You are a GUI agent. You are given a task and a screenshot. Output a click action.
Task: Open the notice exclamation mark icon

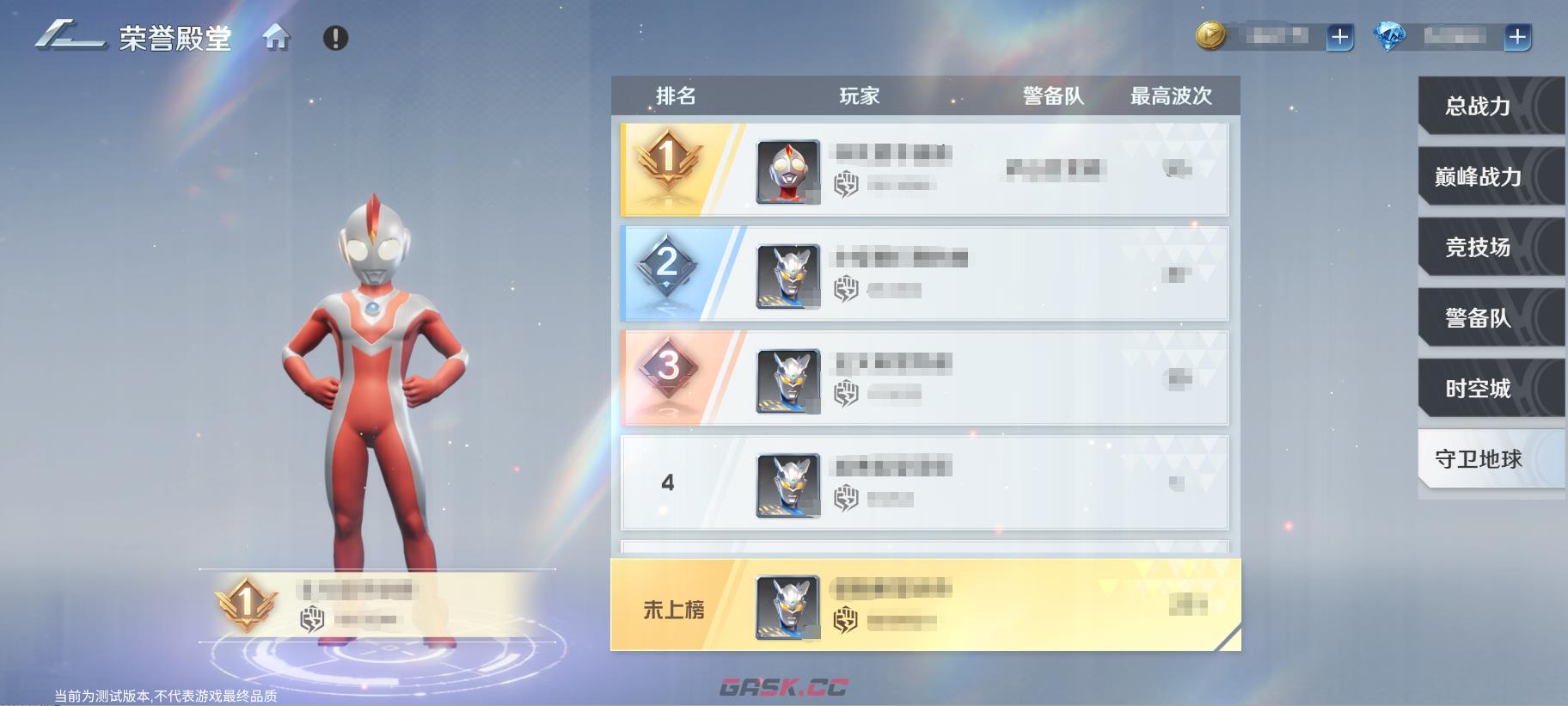[335, 38]
